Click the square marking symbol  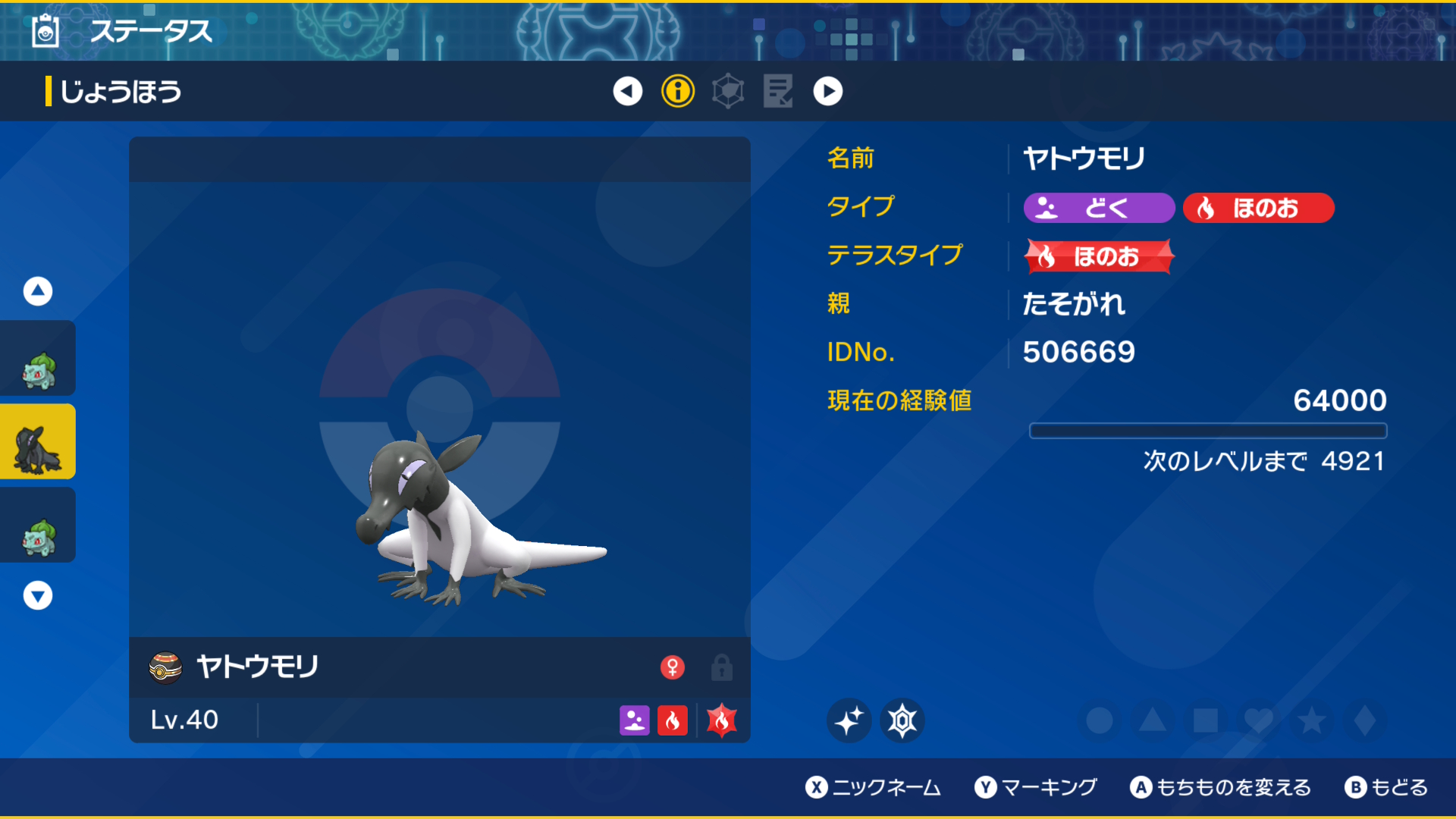click(x=1206, y=720)
